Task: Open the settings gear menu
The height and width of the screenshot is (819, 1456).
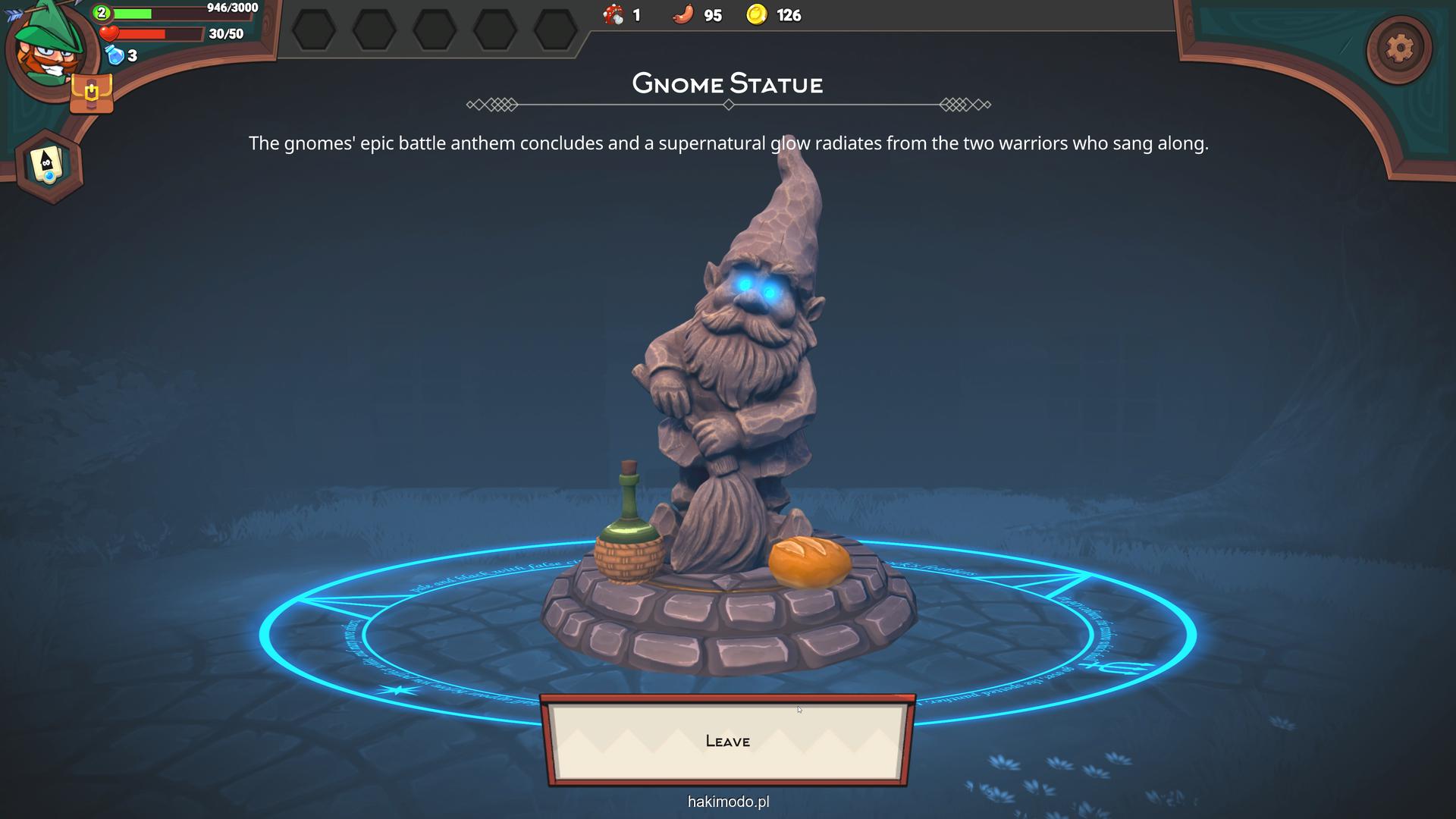Action: [1399, 49]
